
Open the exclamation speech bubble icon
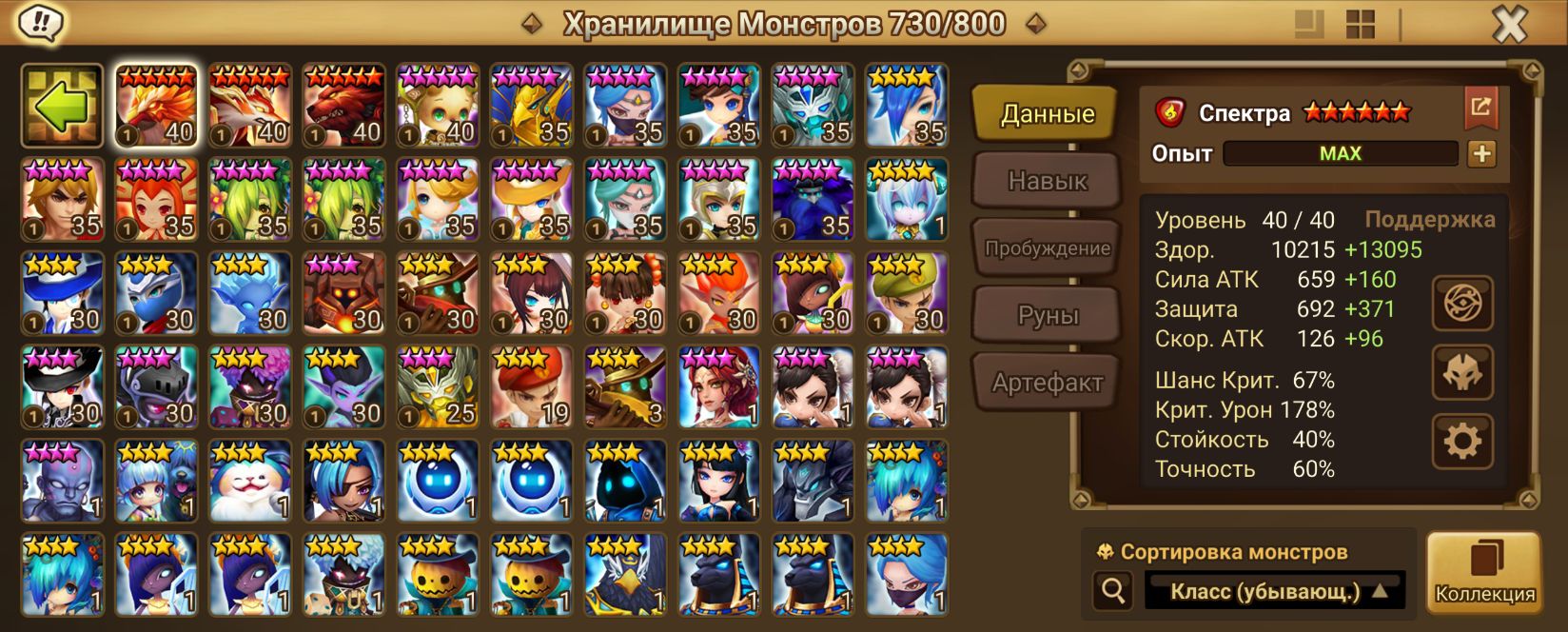[41, 23]
